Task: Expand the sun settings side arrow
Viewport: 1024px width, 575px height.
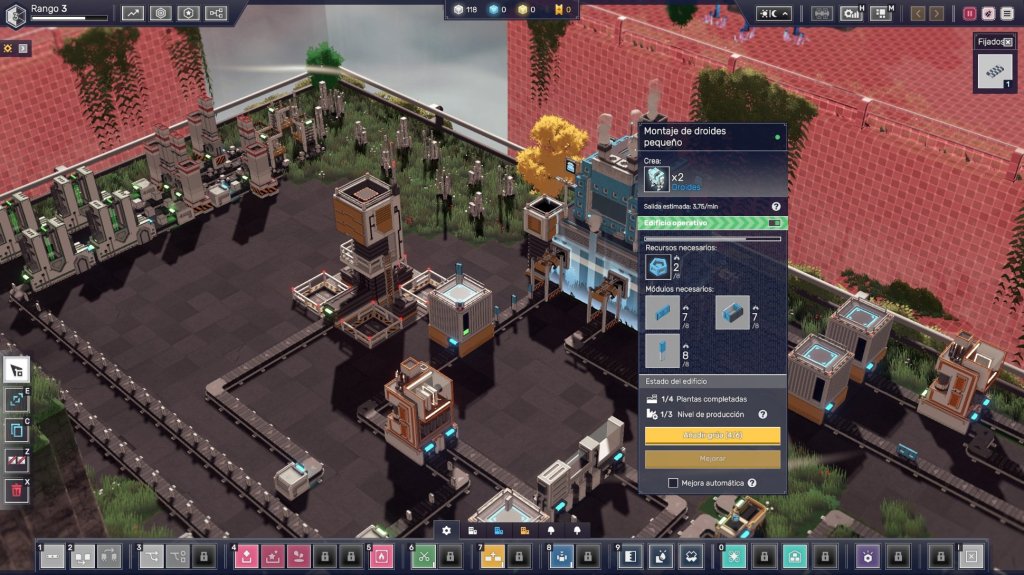Action: point(23,48)
